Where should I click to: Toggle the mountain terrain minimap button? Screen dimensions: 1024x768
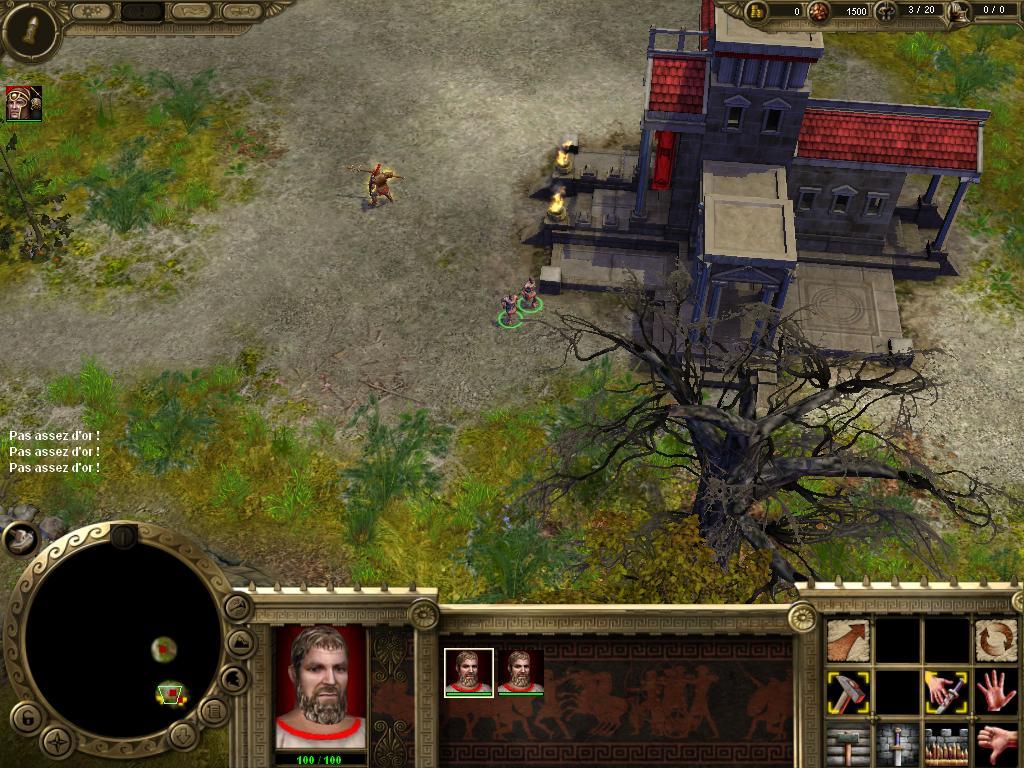[x=240, y=642]
